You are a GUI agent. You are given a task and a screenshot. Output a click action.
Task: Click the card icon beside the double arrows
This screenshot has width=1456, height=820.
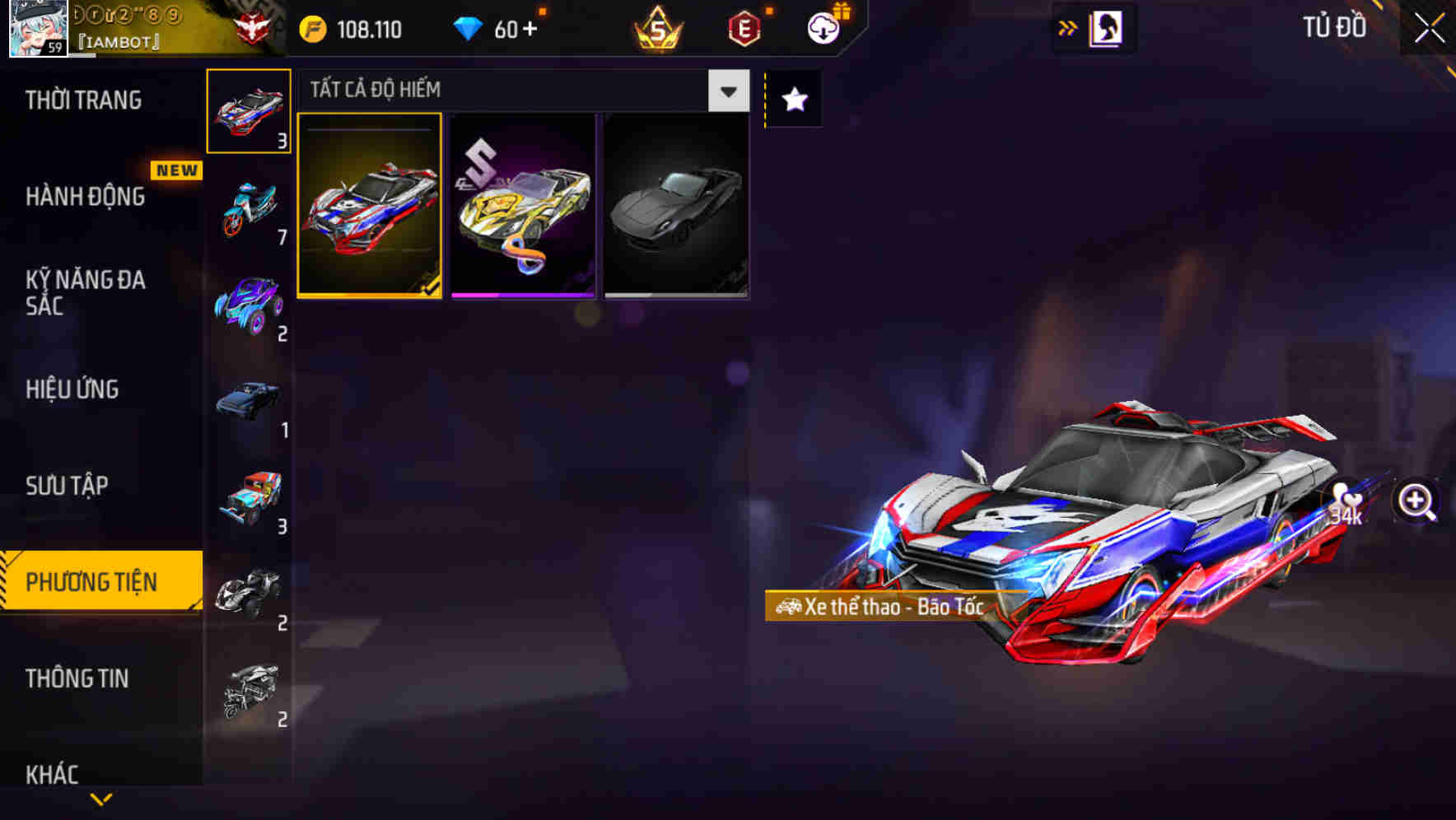1104,27
